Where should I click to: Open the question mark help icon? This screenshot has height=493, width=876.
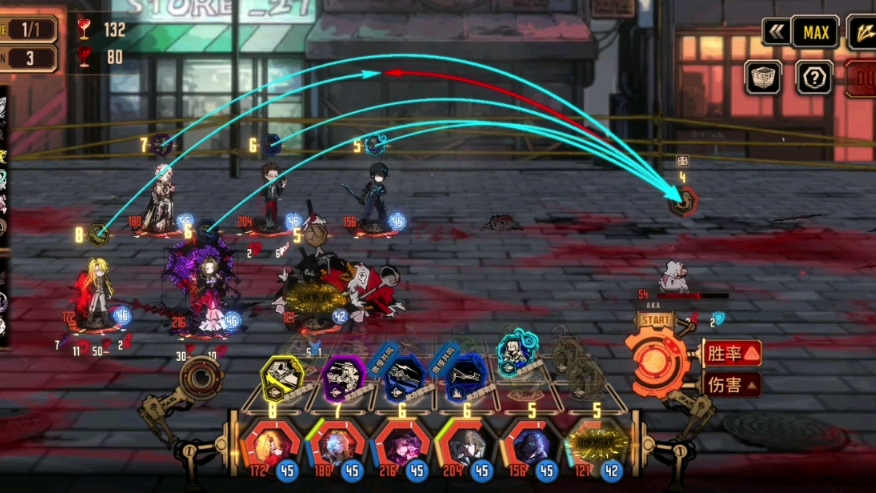814,77
